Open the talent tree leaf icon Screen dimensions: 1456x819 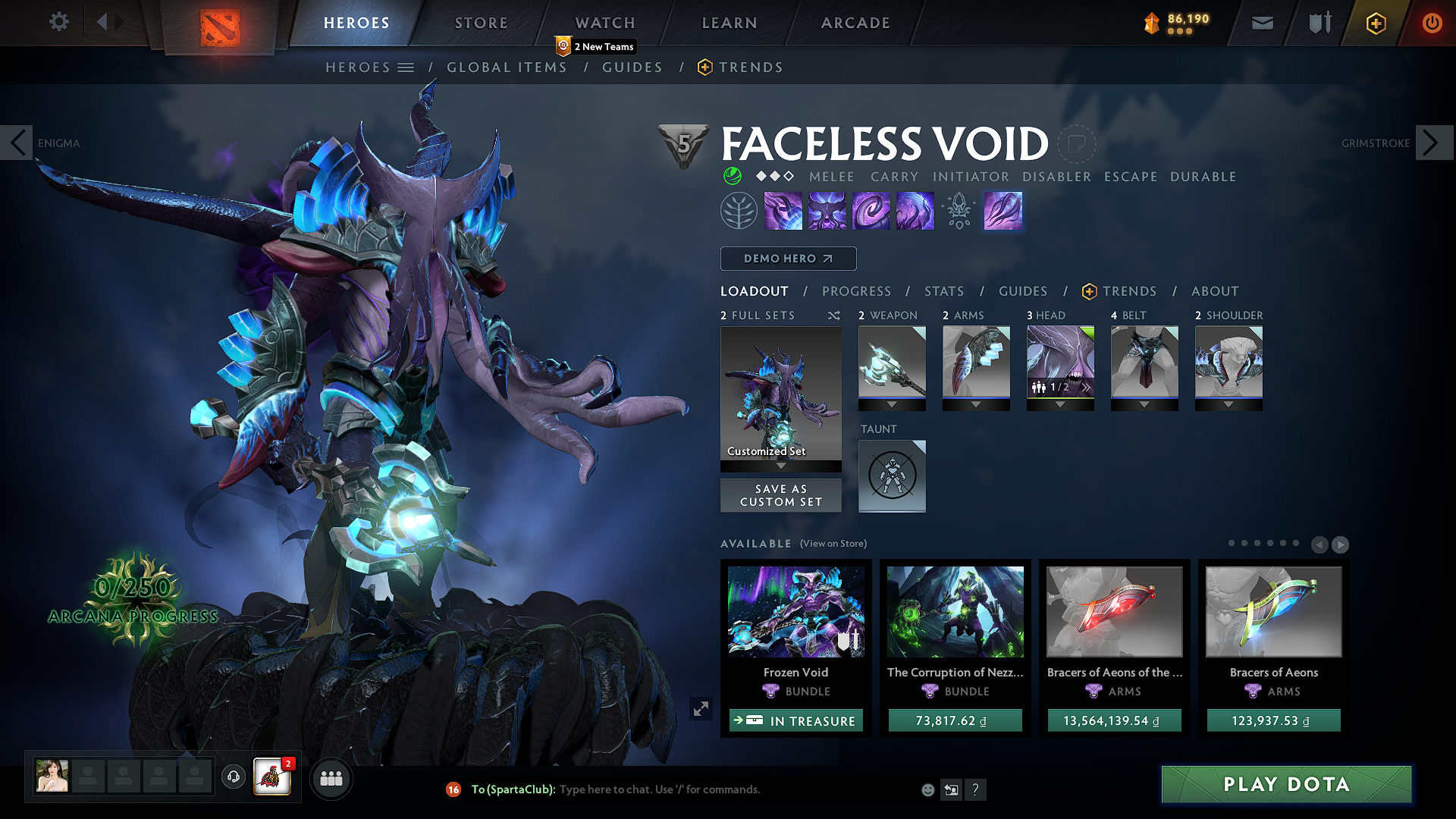(x=739, y=210)
